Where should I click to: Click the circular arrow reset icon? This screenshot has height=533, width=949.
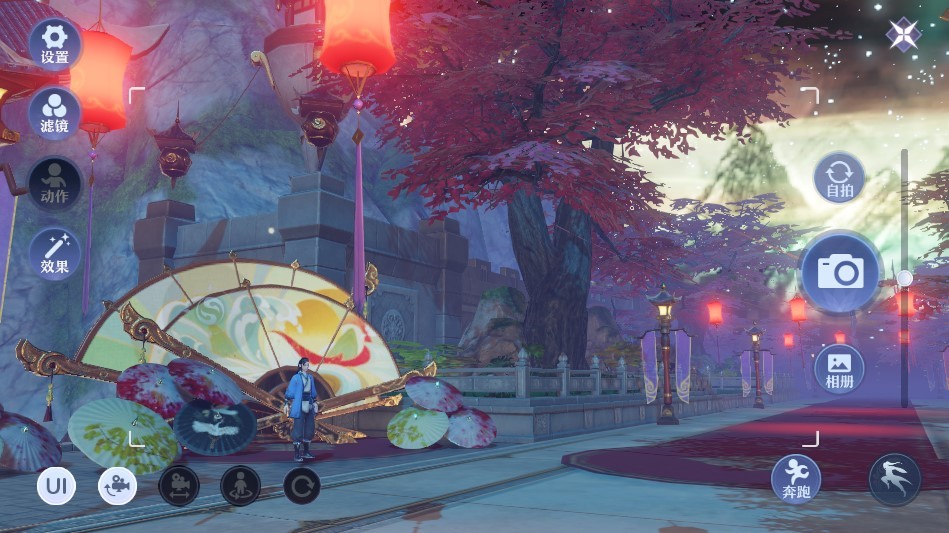pyautogui.click(x=301, y=486)
